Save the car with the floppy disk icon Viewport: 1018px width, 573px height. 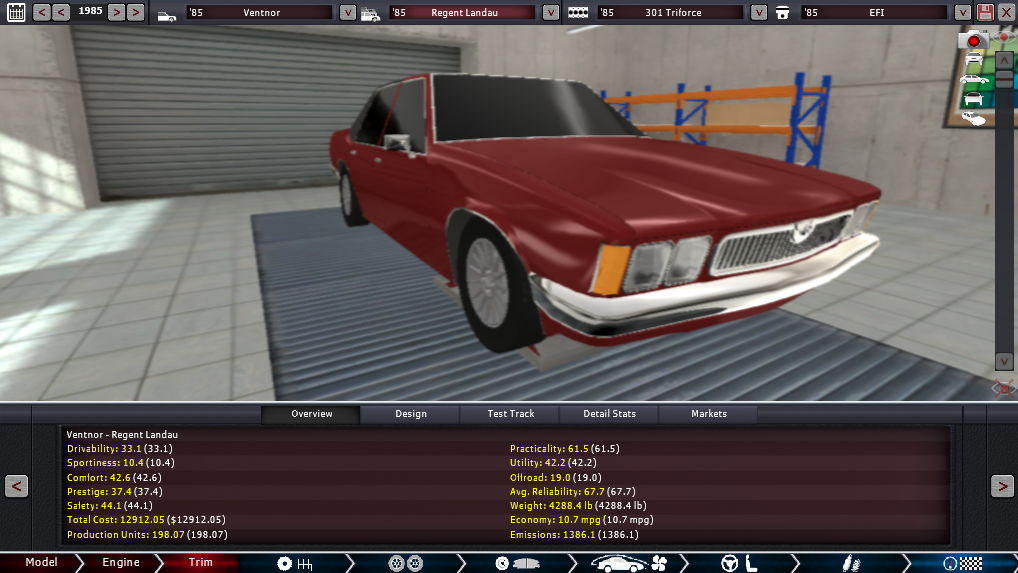click(x=985, y=13)
